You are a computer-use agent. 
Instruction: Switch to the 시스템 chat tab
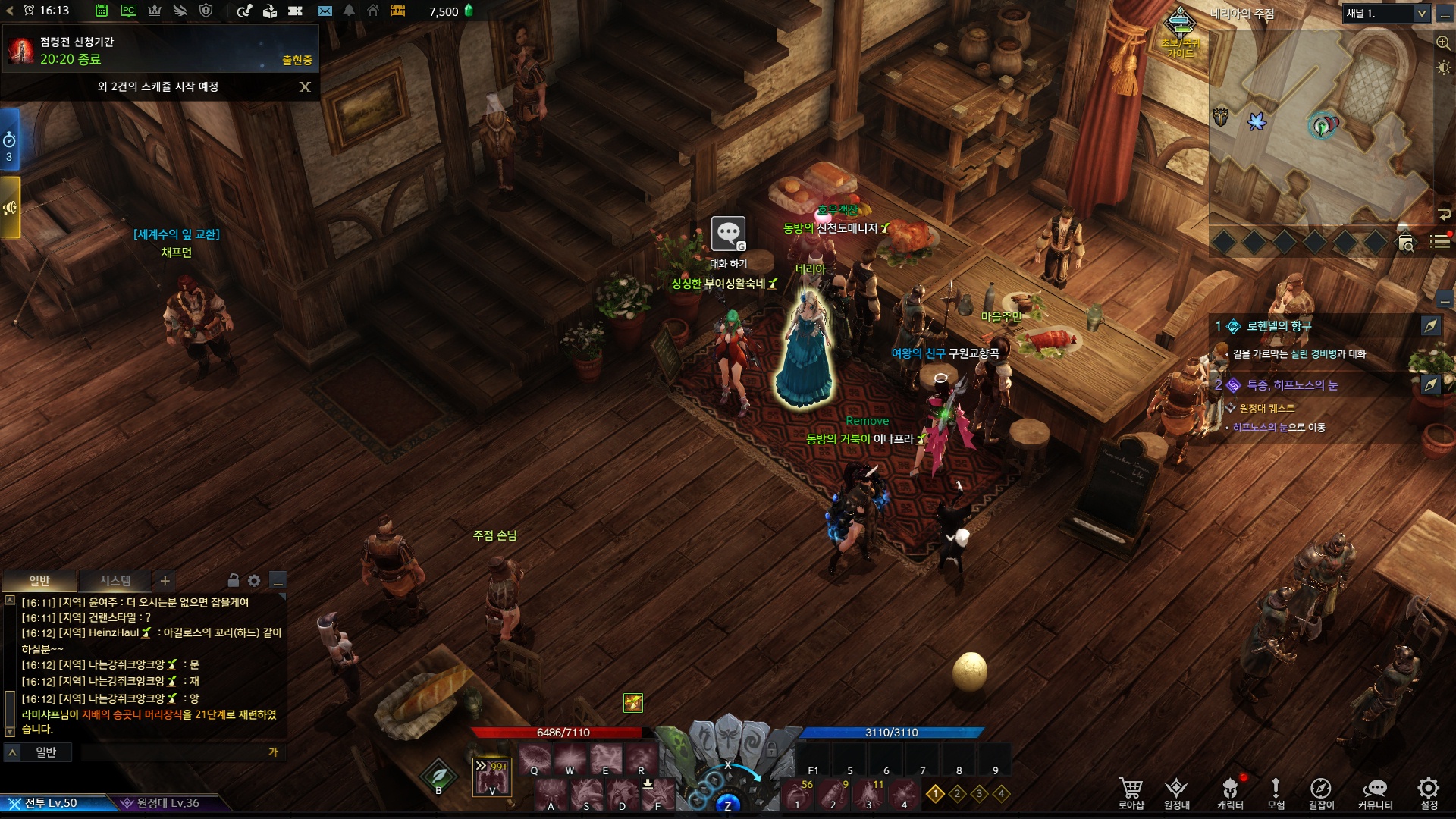click(115, 581)
